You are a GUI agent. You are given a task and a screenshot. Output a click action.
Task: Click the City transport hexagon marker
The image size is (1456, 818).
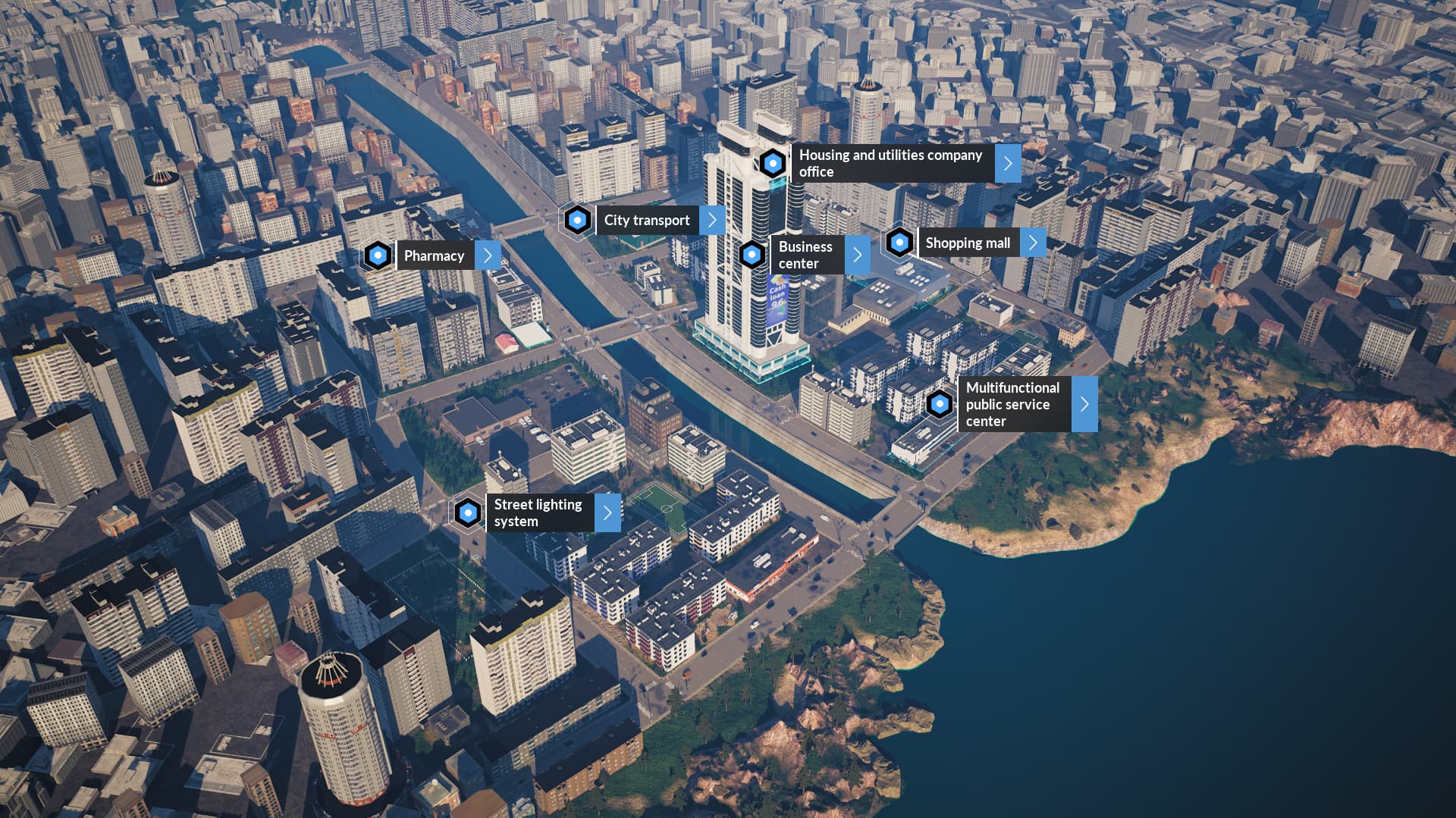(x=578, y=220)
